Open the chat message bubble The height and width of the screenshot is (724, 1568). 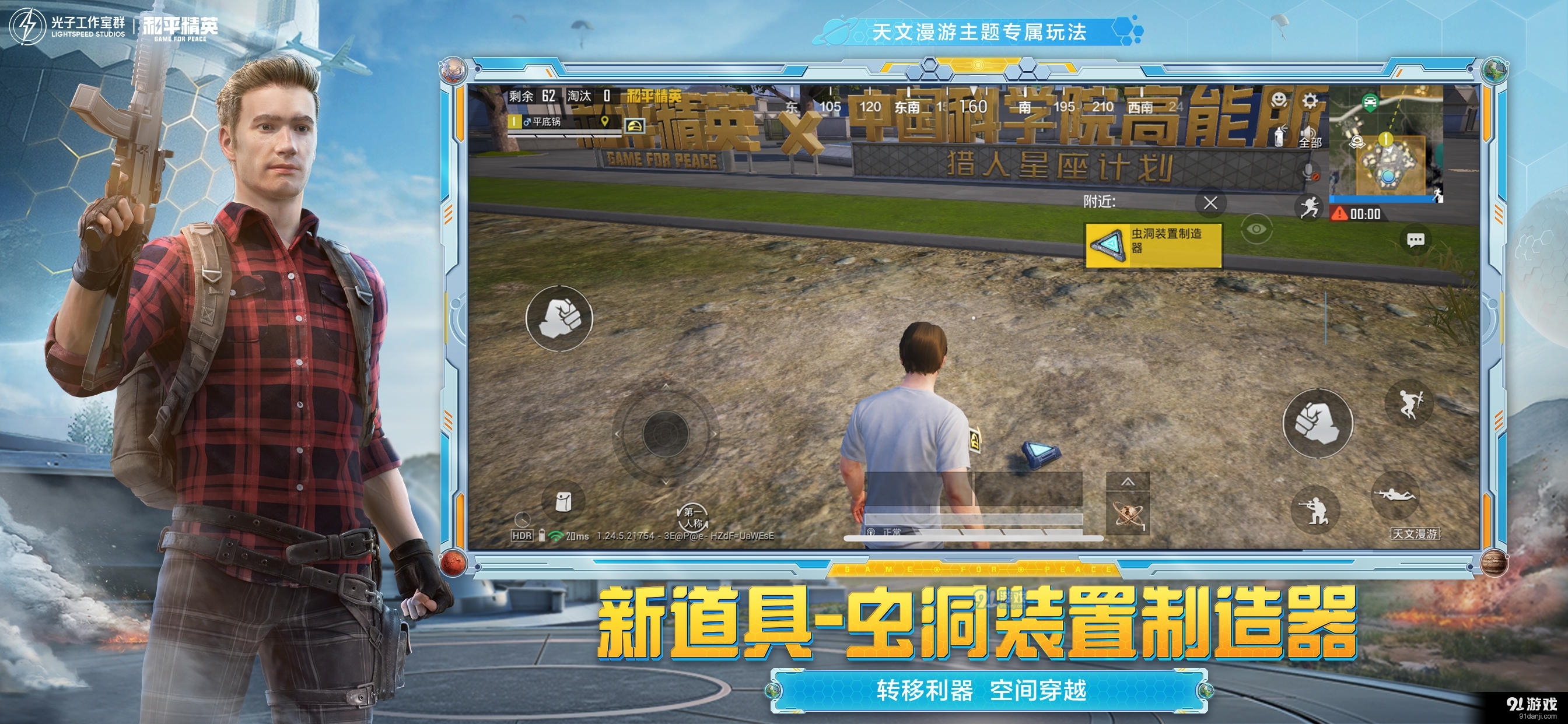point(1416,240)
